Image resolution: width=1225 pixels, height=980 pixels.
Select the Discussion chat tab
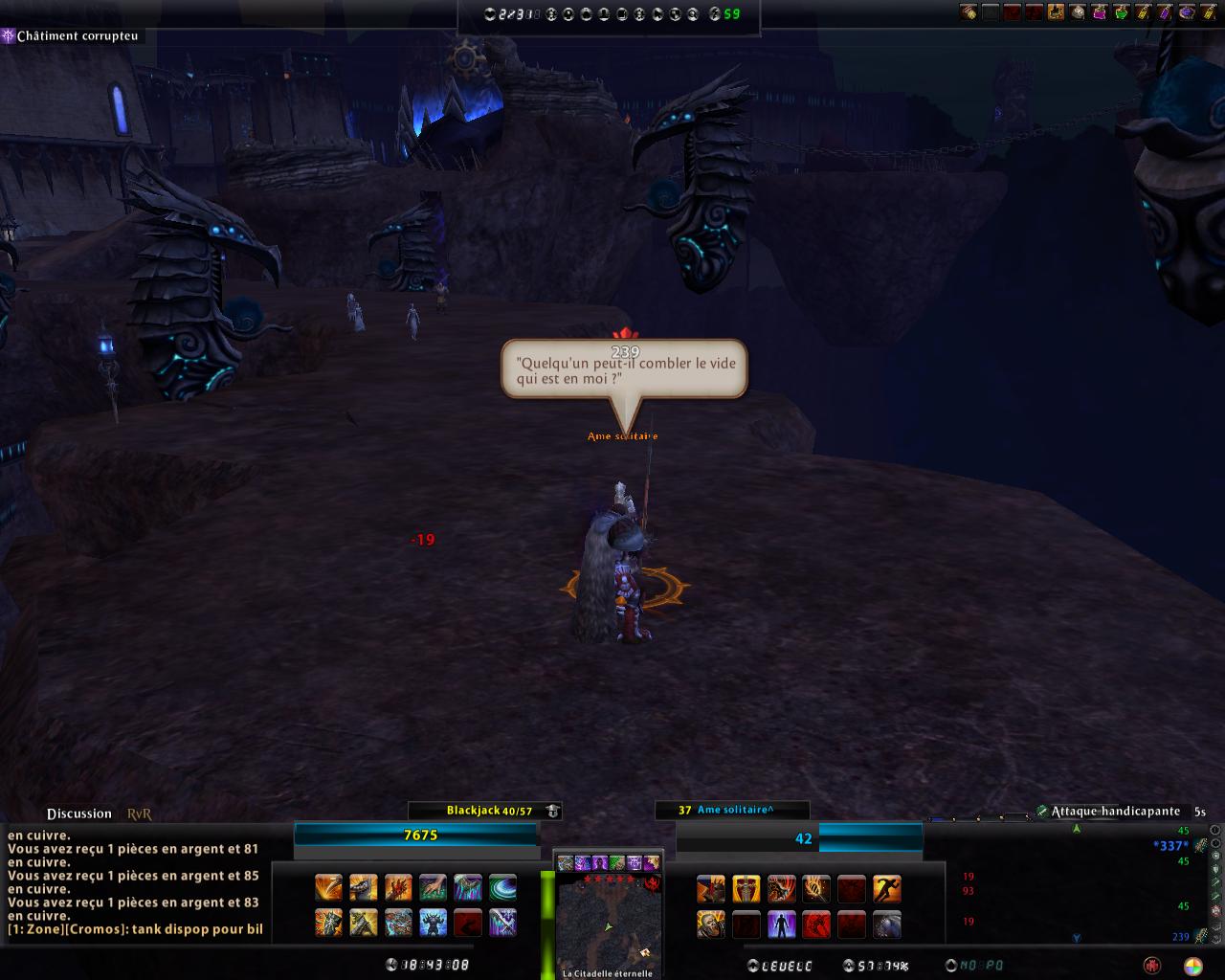[78, 813]
